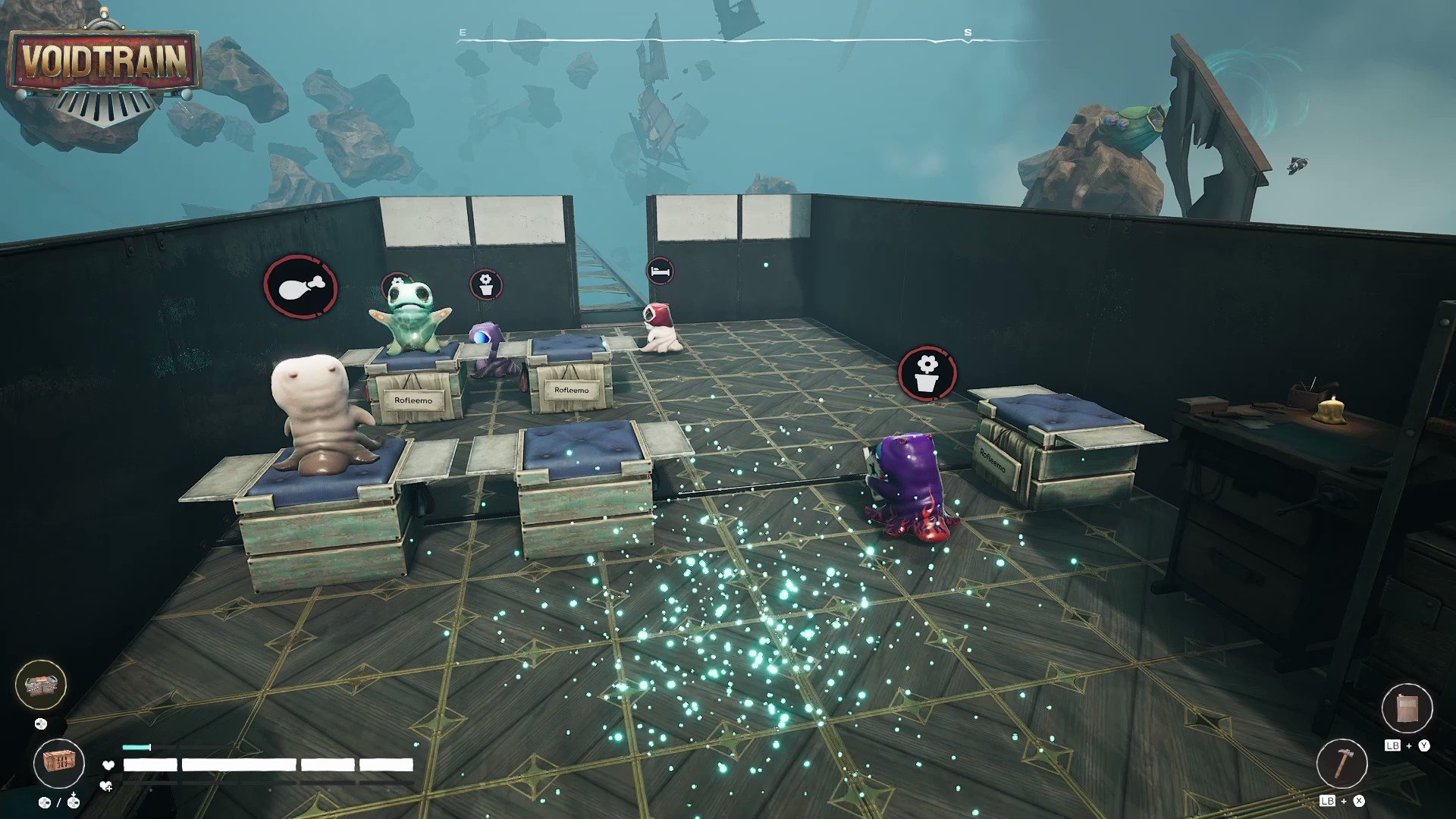
Task: Select the flower pot icon above the purple creature
Action: 929,372
